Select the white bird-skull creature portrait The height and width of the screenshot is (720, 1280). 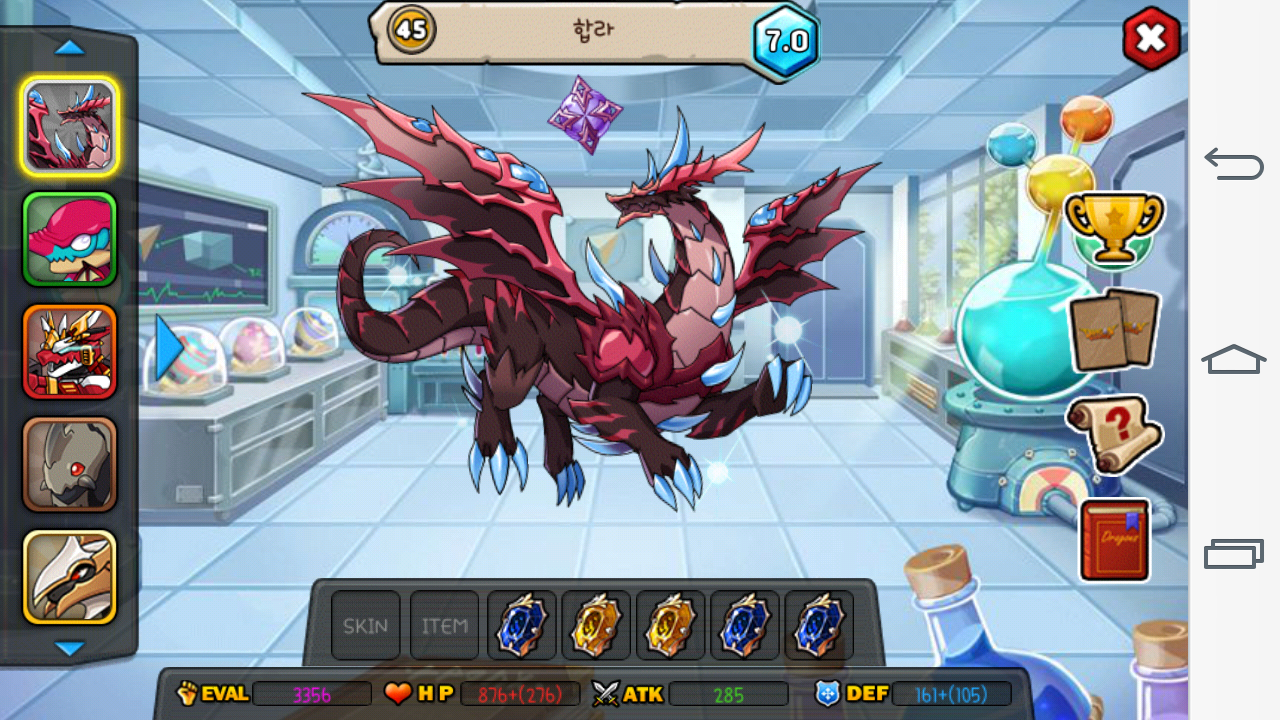tap(69, 577)
